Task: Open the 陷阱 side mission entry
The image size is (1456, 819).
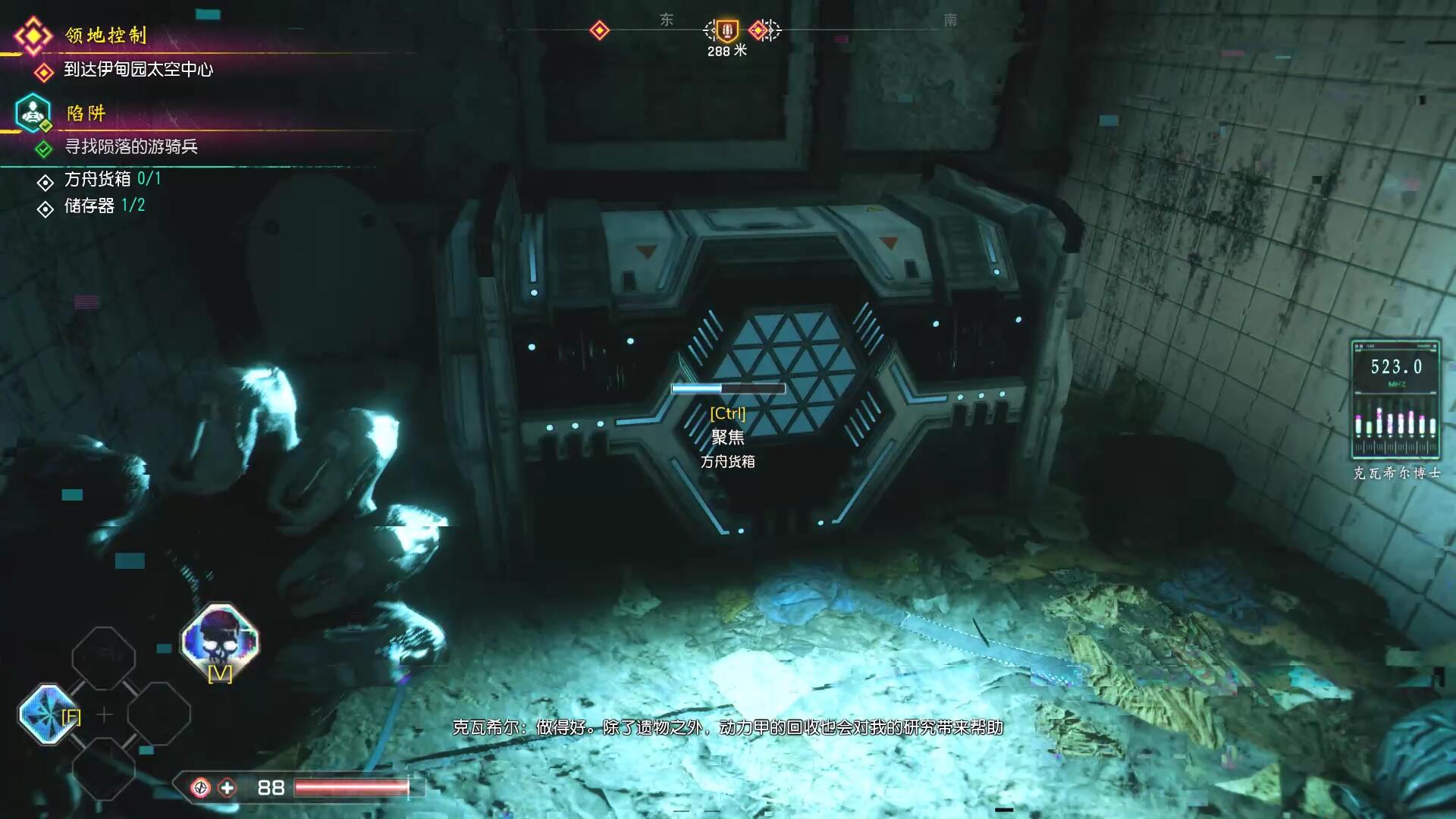Action: pyautogui.click(x=86, y=114)
